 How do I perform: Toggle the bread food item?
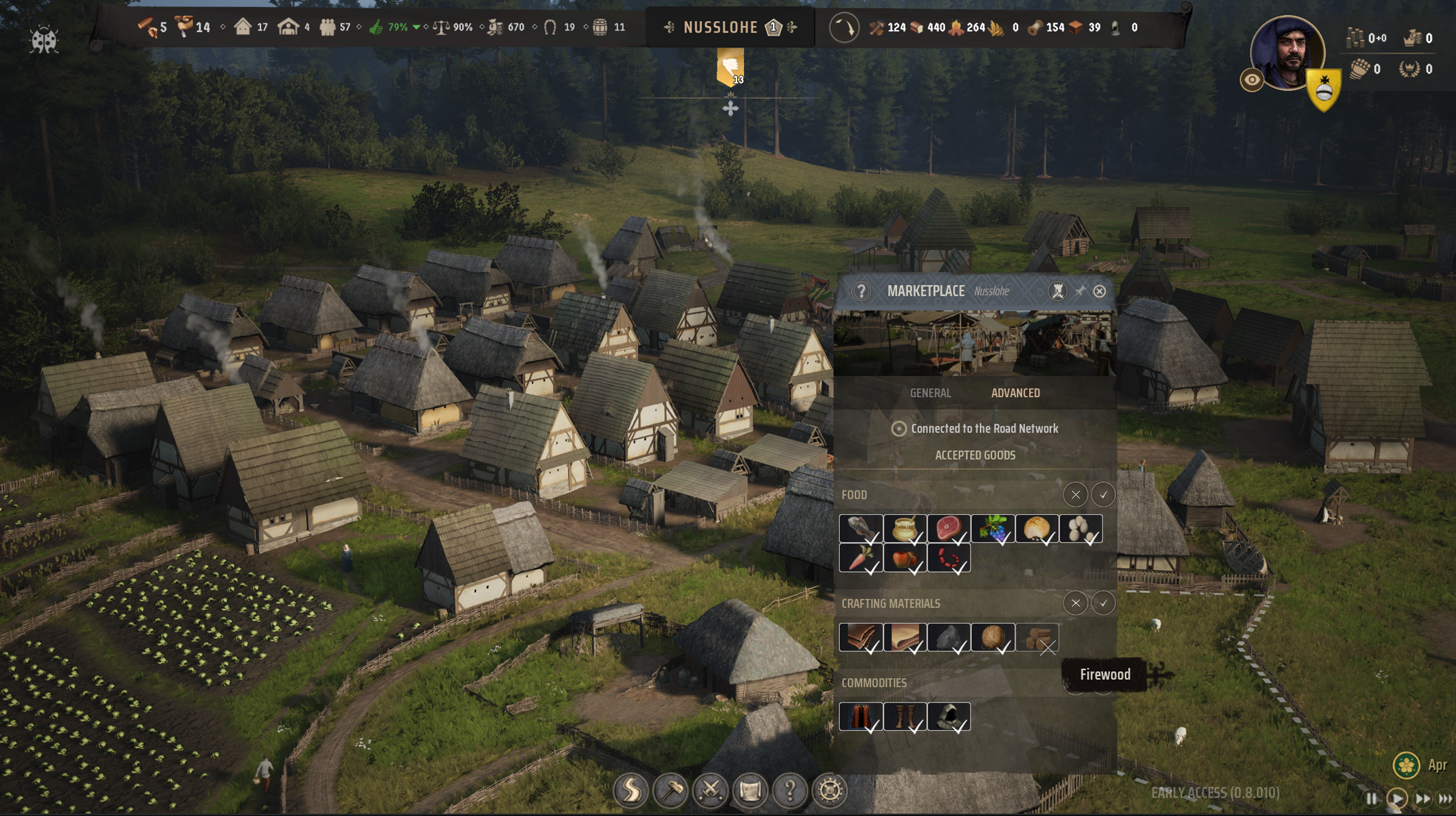click(x=1036, y=528)
